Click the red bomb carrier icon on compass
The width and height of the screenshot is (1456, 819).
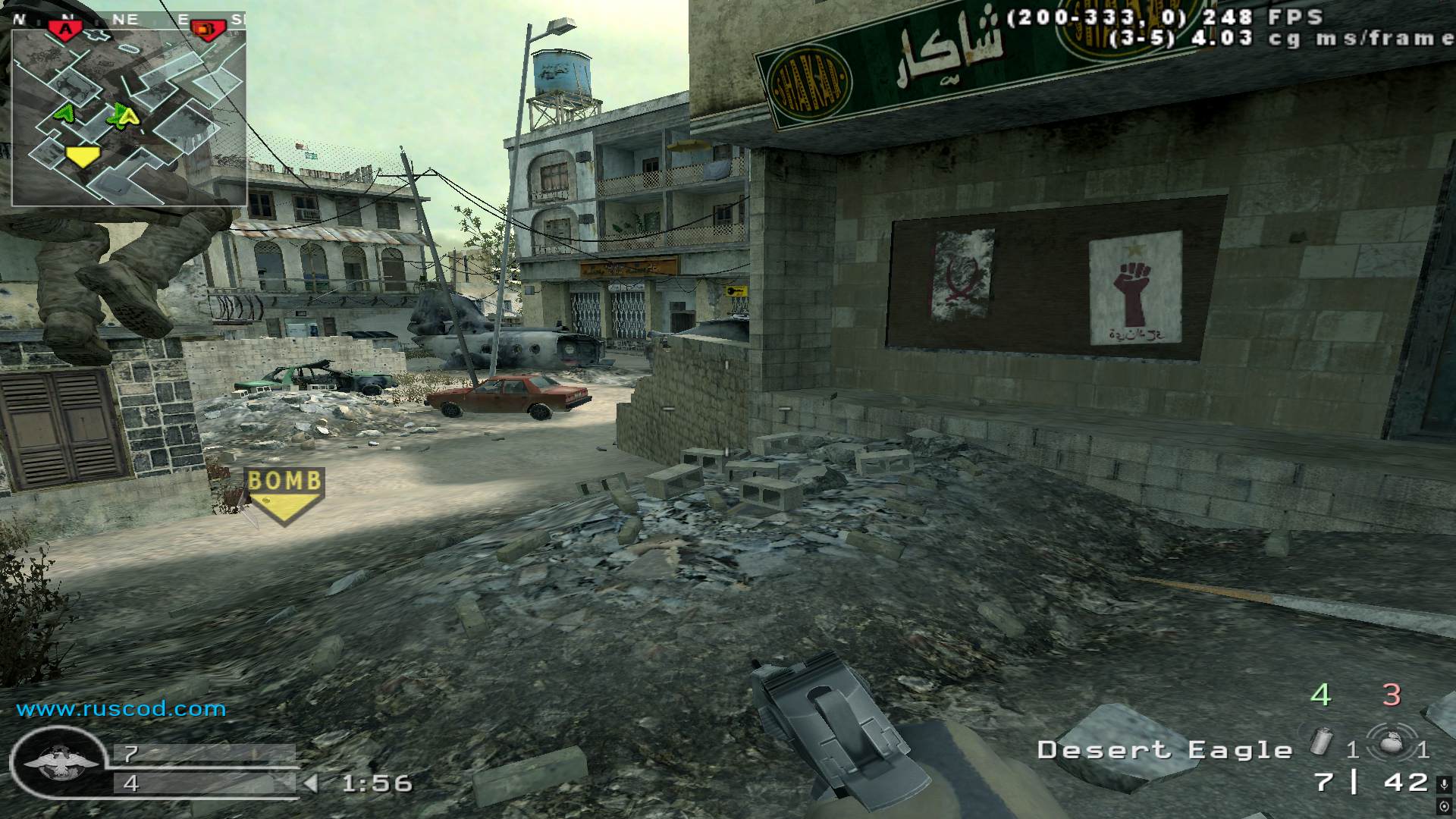(207, 29)
